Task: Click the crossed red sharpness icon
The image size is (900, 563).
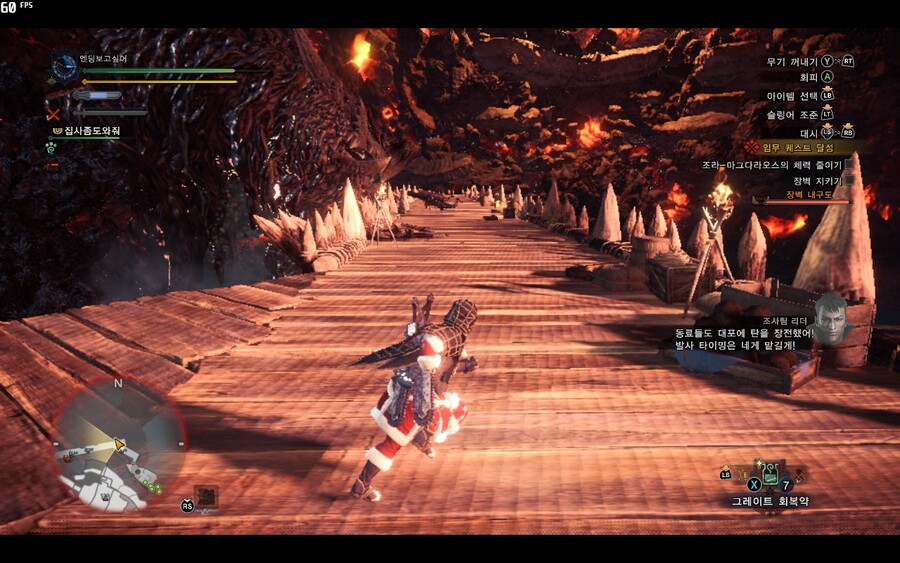Action: 54,114
